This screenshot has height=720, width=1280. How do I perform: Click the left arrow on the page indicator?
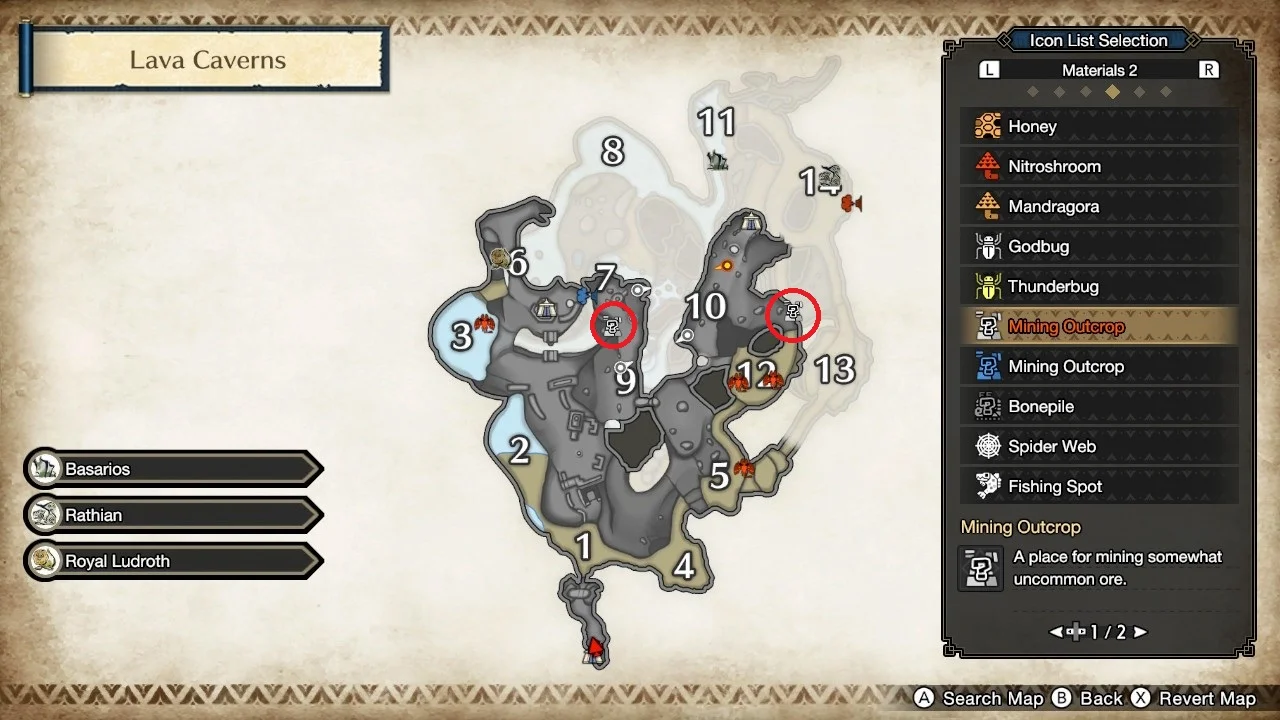(x=1056, y=632)
